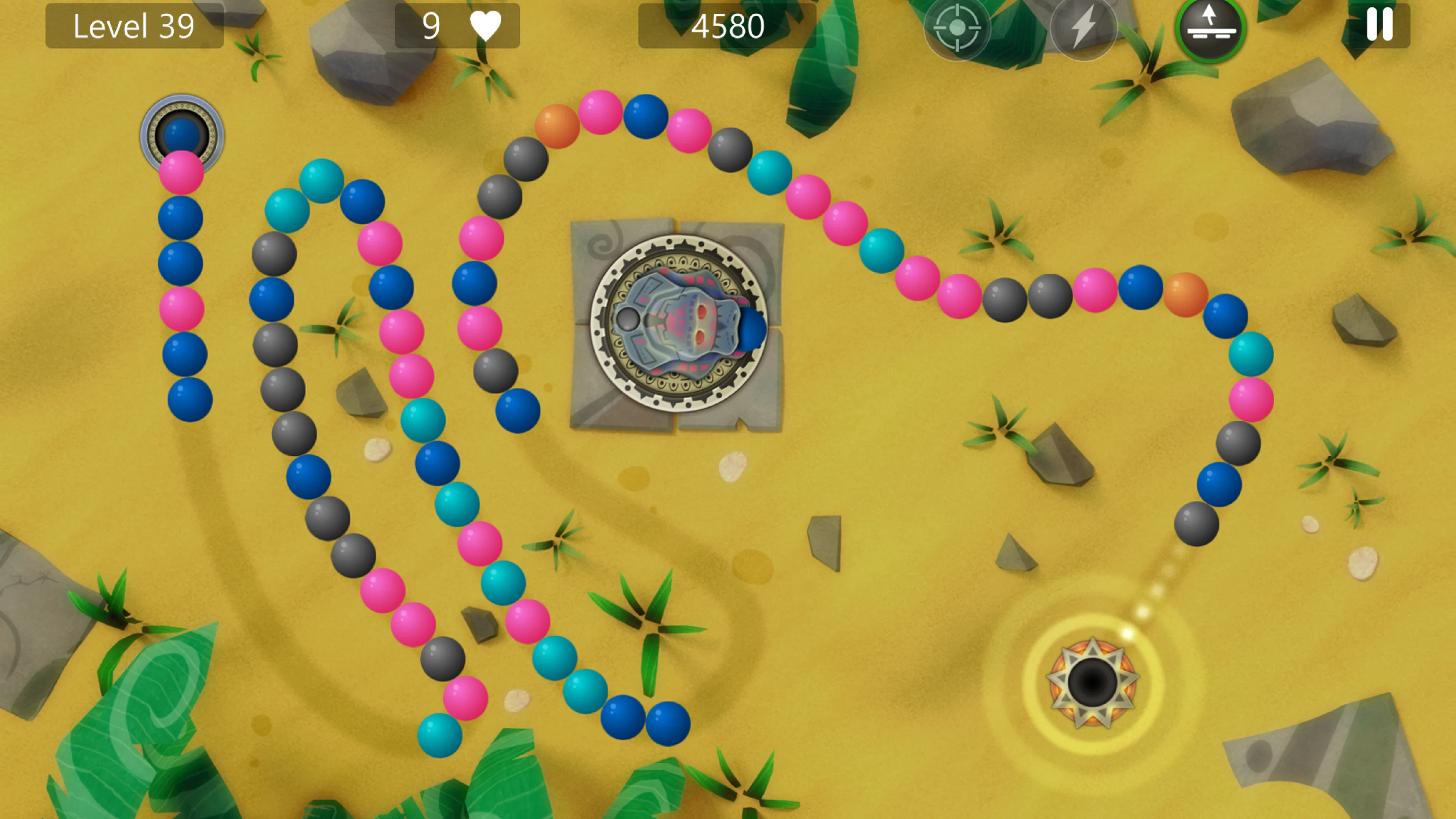Open the Level 39 badge

coord(134,25)
